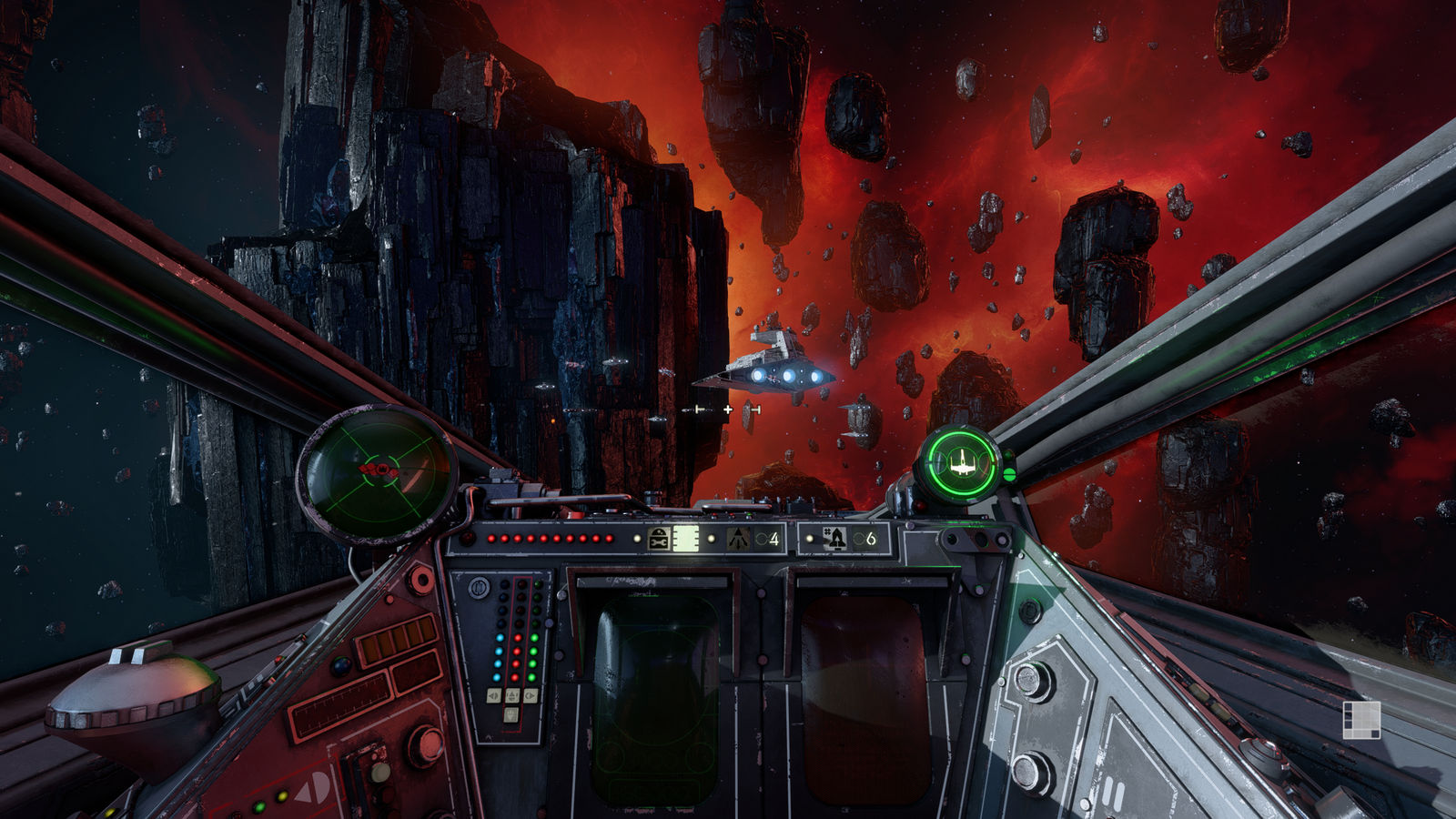Activate the repair droid icon
Image resolution: width=1456 pixels, height=819 pixels.
(659, 539)
